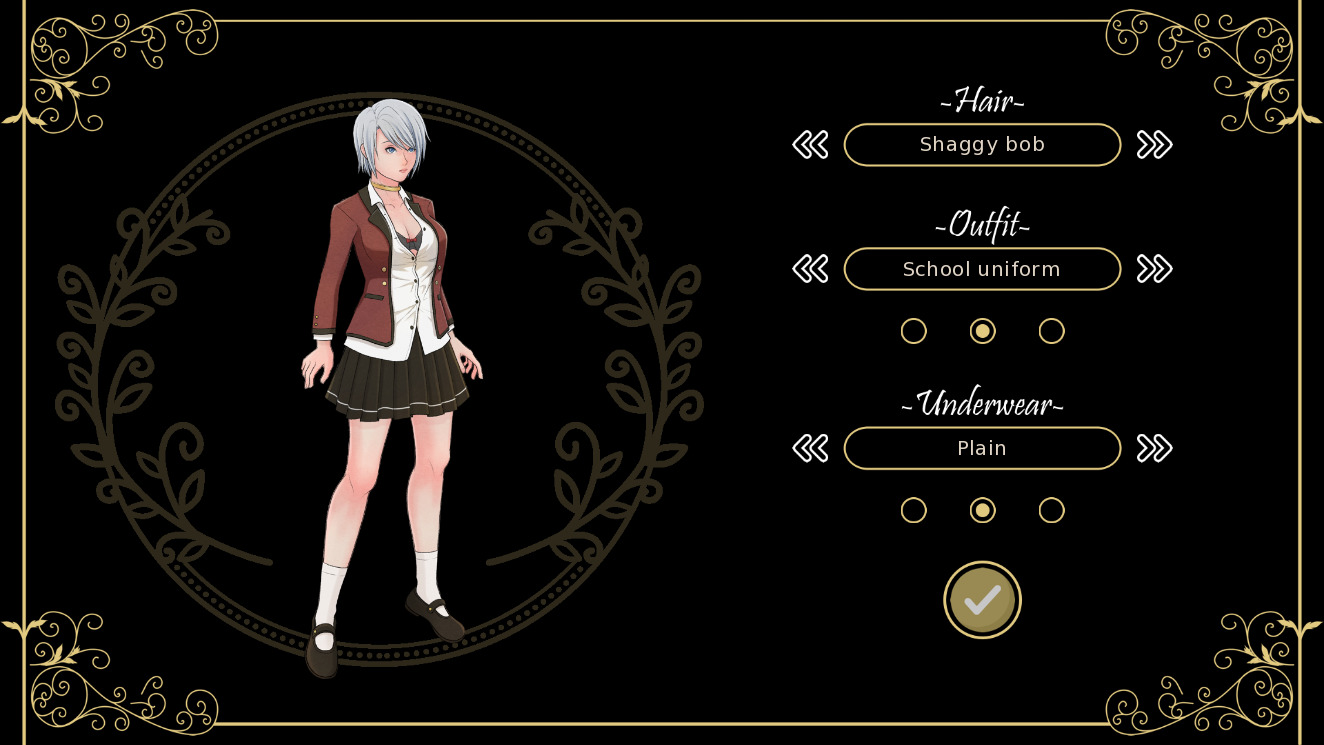Click the Outfit section heading
Image resolution: width=1324 pixels, height=745 pixels.
tap(982, 225)
